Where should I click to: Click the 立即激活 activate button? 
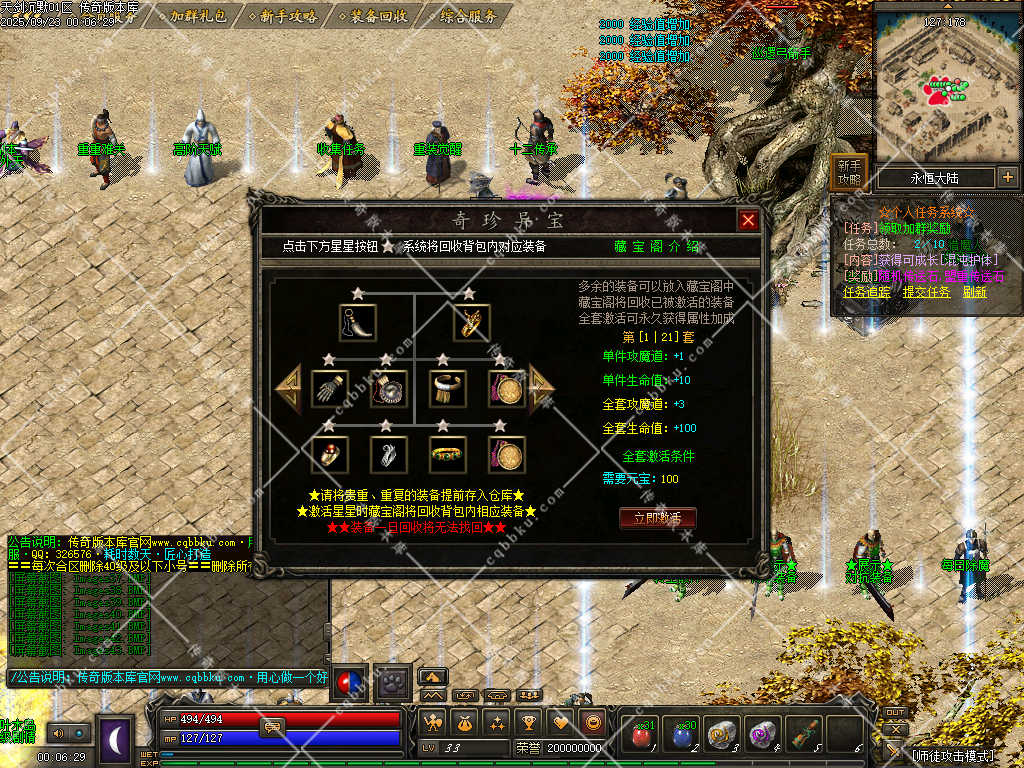click(657, 518)
